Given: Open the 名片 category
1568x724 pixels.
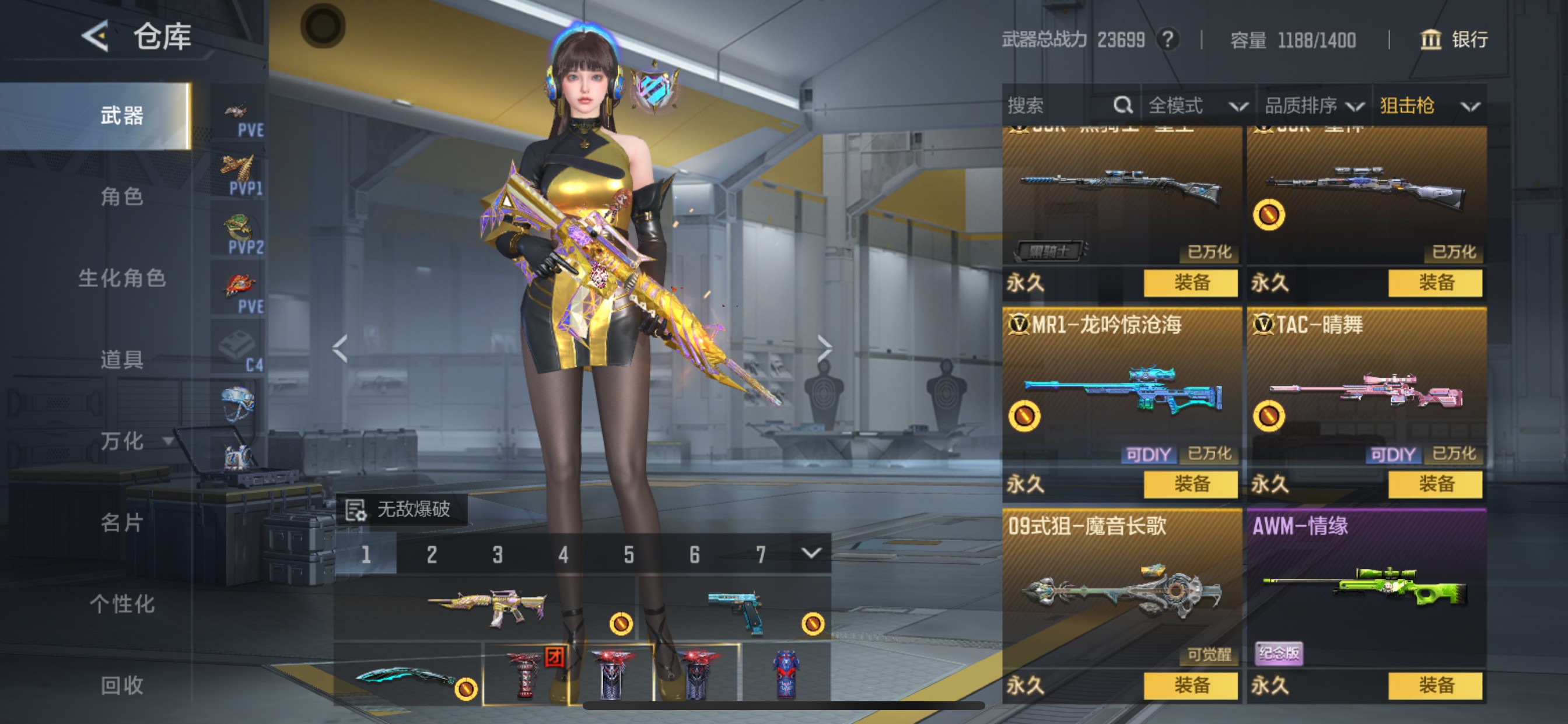Looking at the screenshot, I should [122, 522].
